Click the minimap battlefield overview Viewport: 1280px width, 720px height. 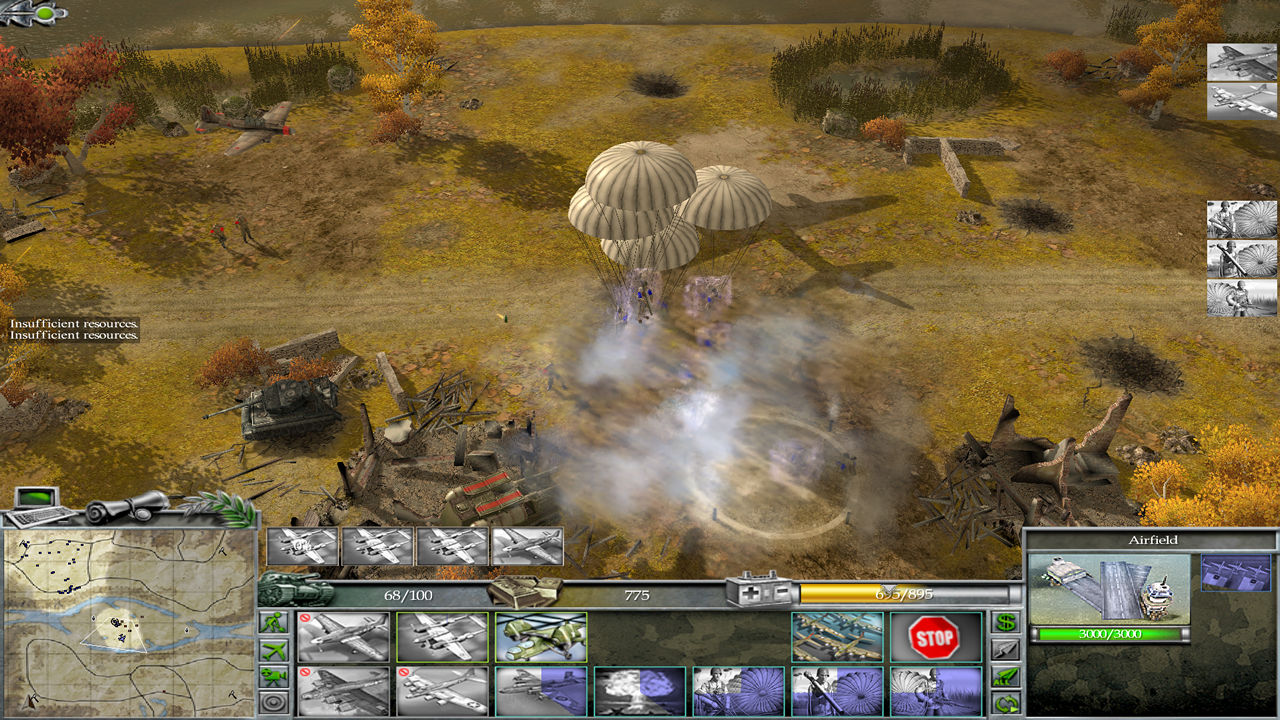click(128, 622)
